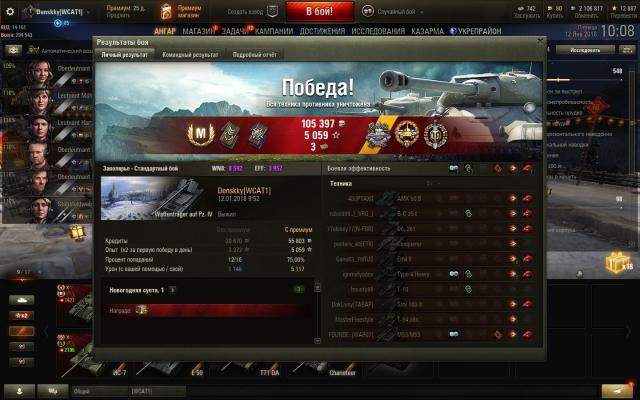Open the МАГАЗИН menu

[199, 31]
